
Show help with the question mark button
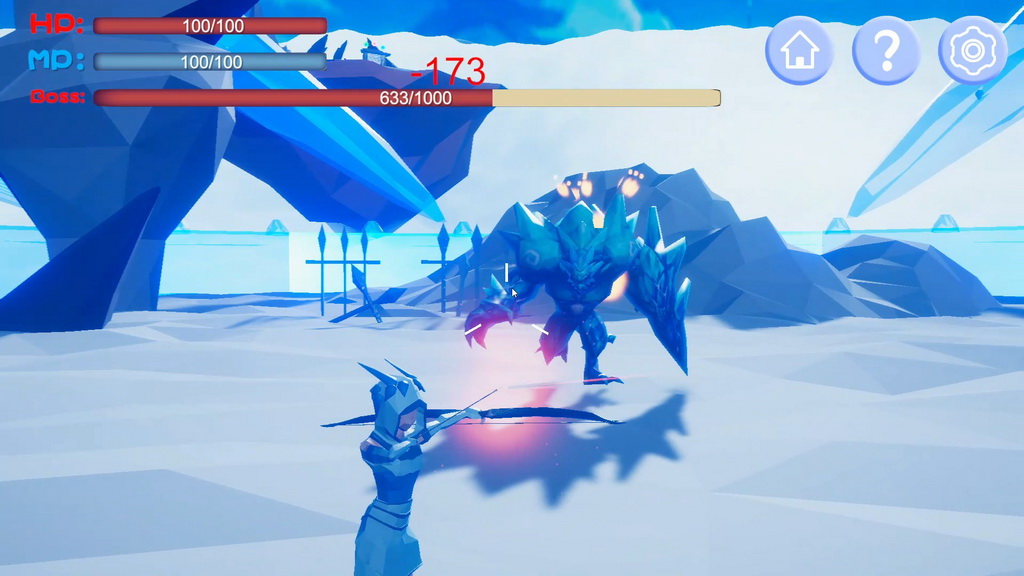(886, 50)
